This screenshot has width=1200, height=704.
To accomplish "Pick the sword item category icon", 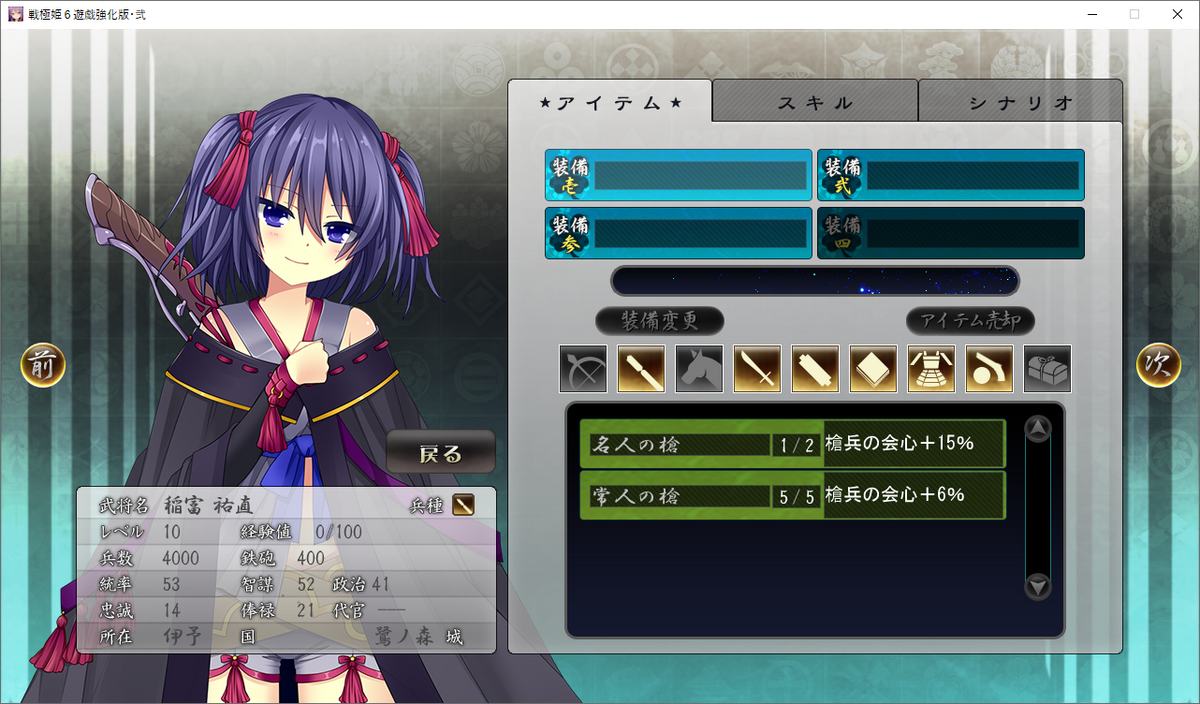I will (757, 369).
